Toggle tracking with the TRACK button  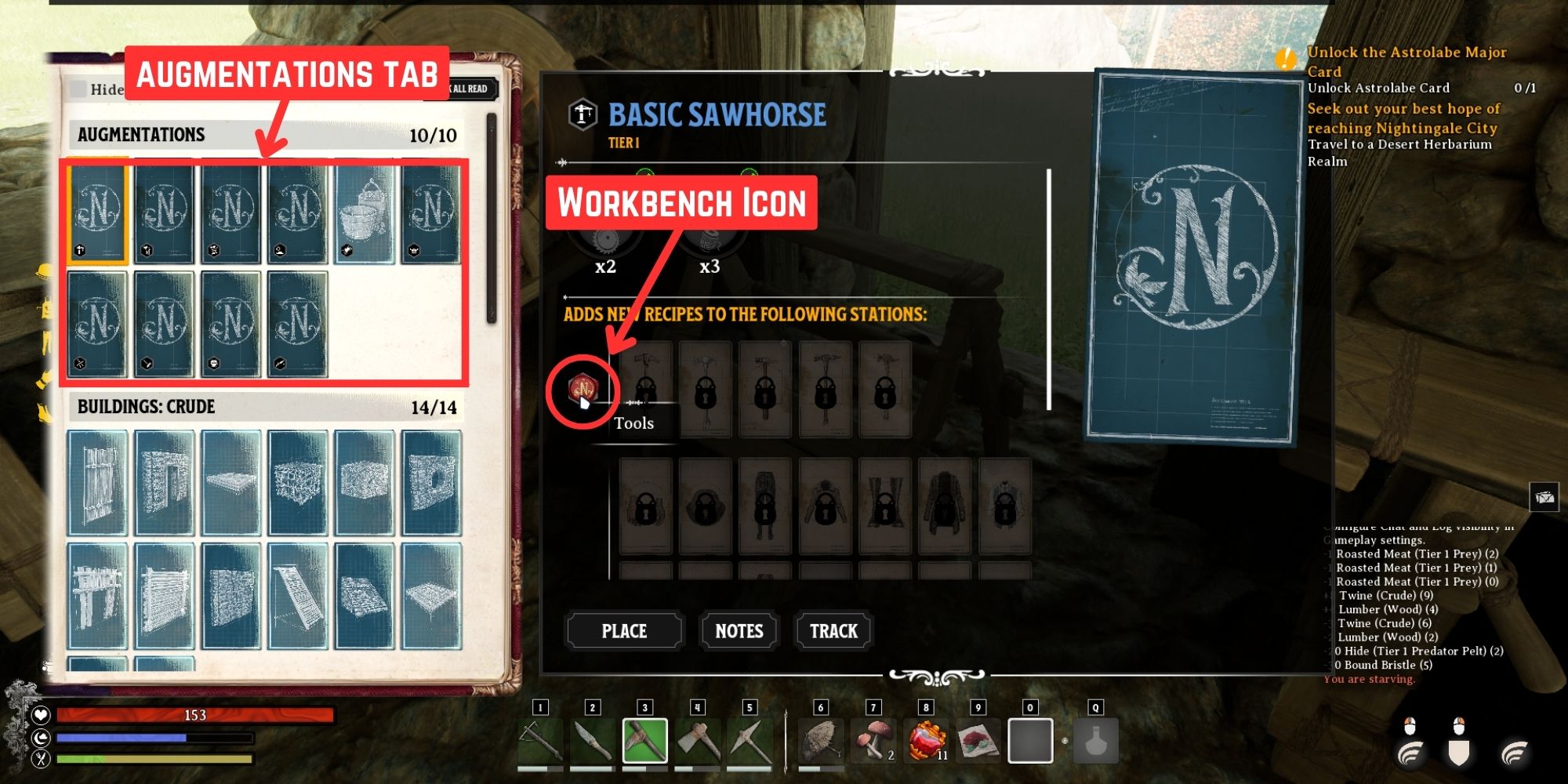click(833, 630)
